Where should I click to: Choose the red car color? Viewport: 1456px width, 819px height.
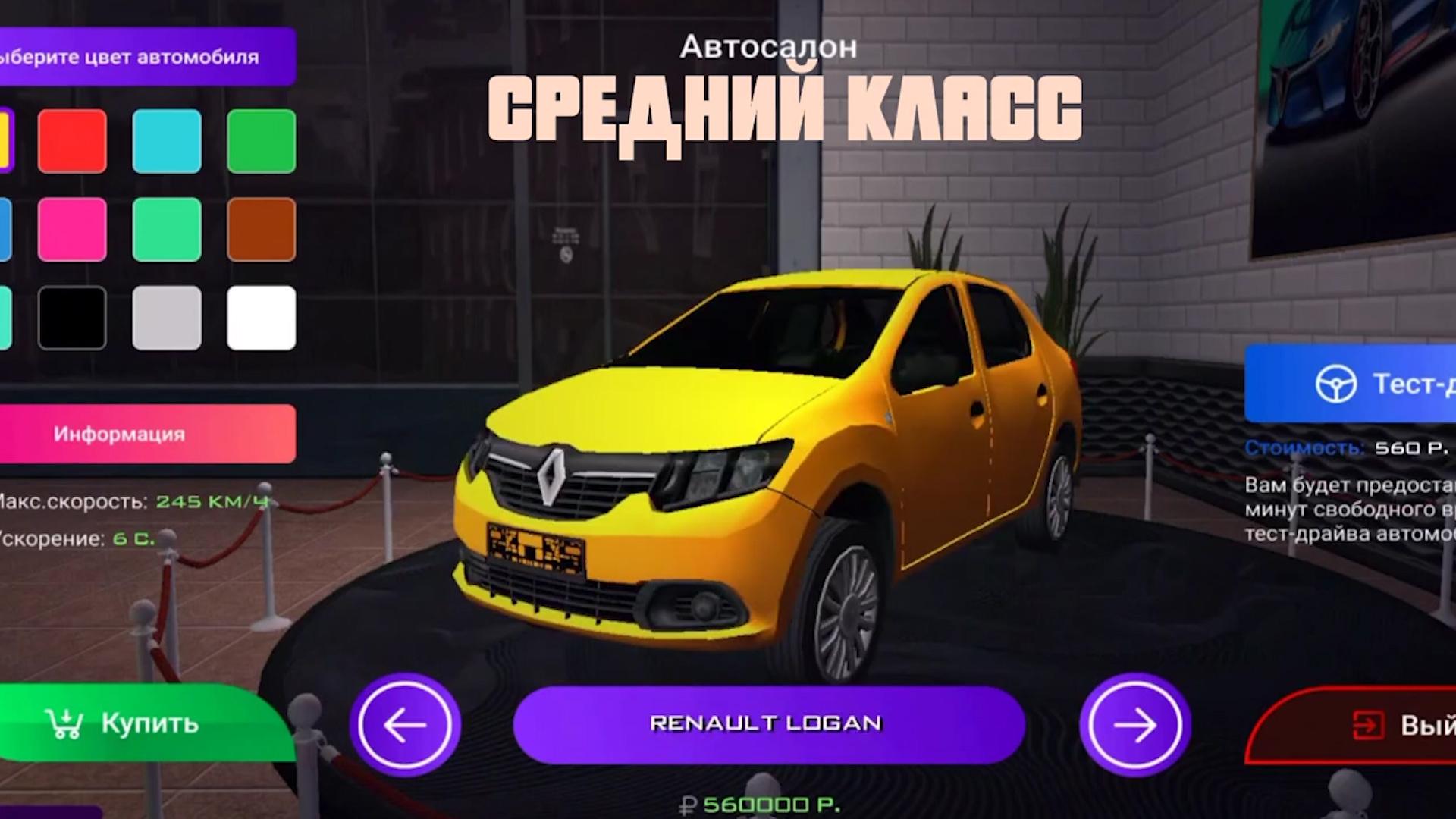[72, 141]
